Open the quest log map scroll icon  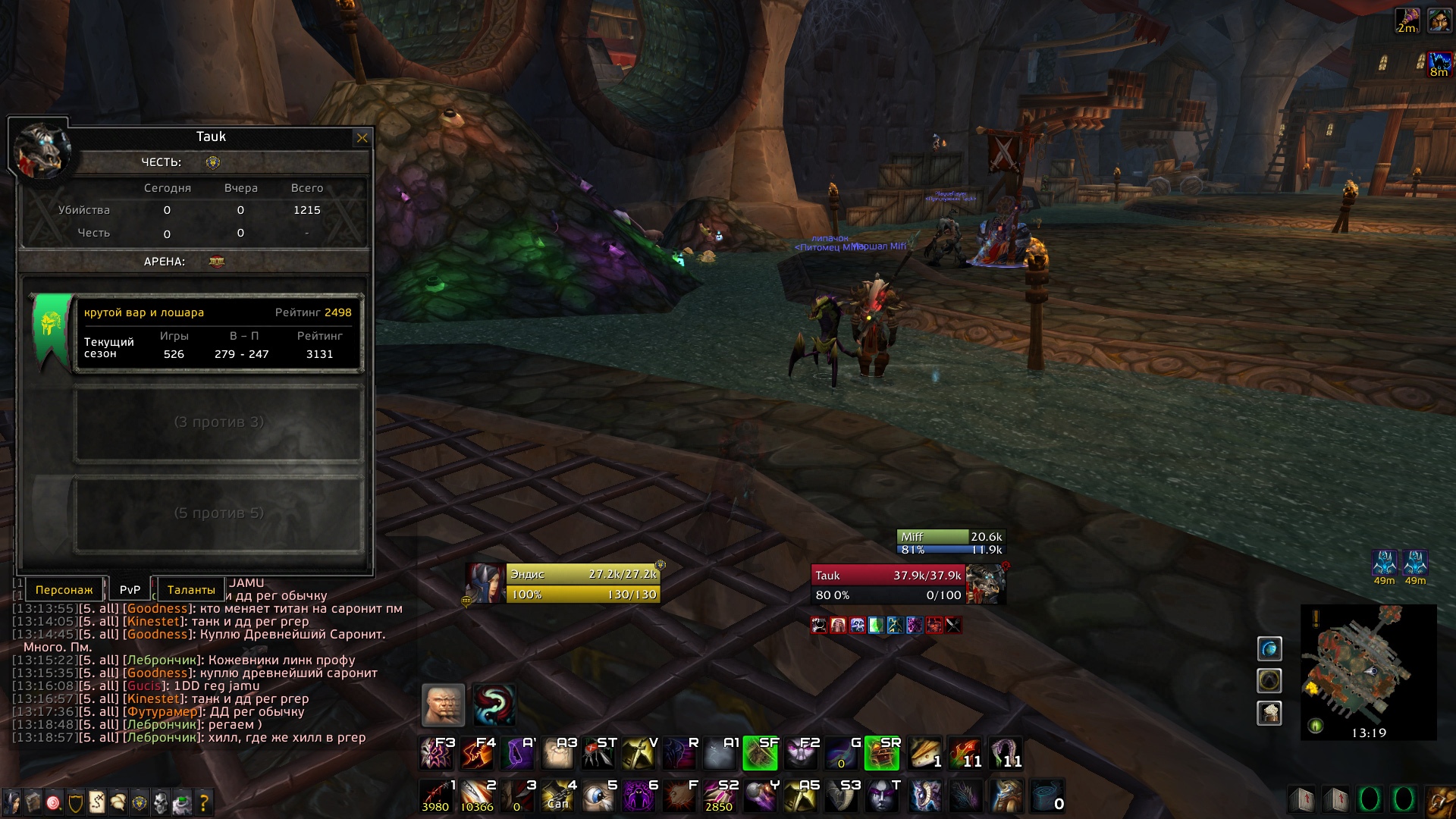pyautogui.click(x=97, y=802)
